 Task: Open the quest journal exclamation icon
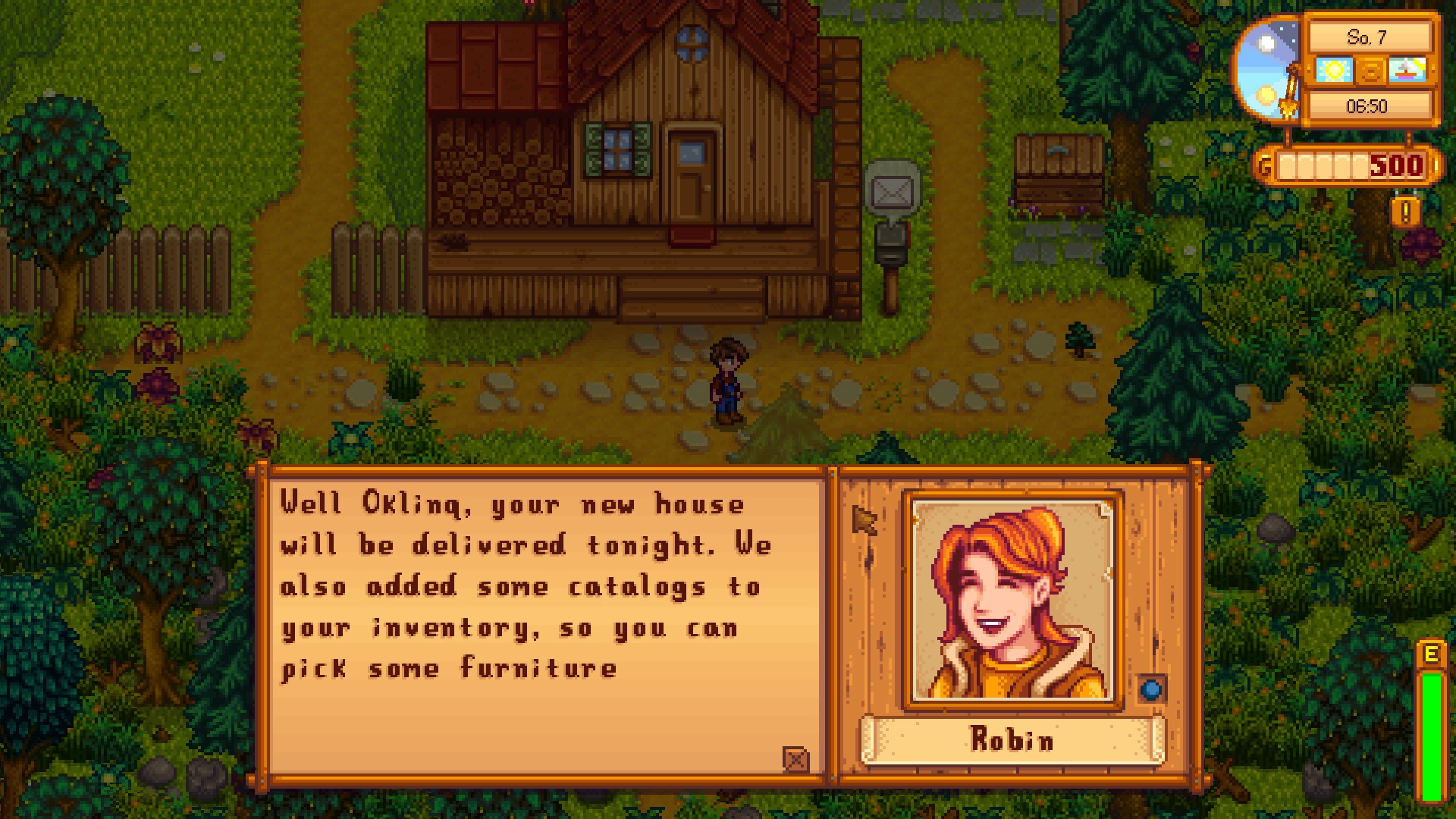point(1405,212)
